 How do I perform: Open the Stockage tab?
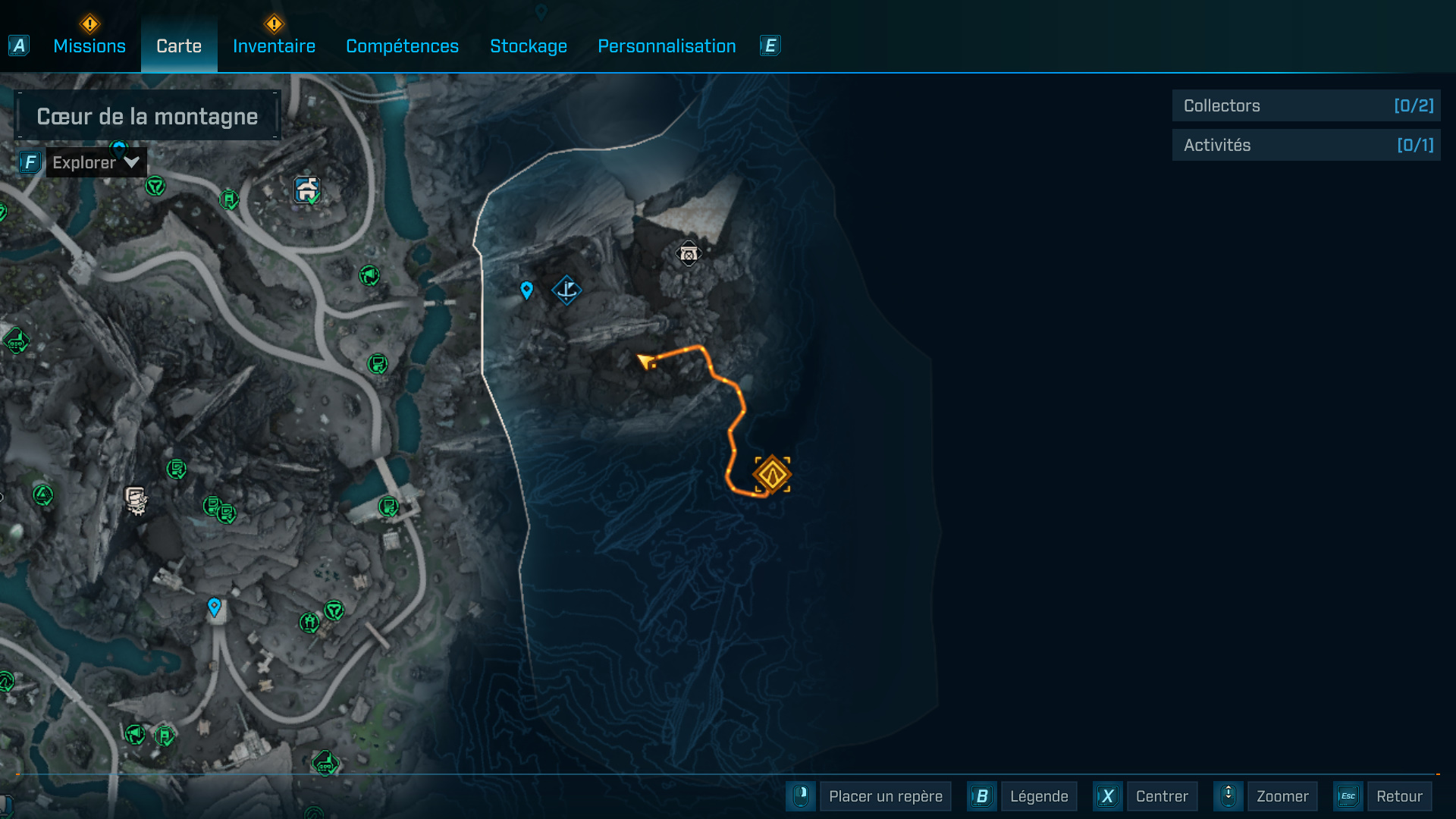(529, 46)
